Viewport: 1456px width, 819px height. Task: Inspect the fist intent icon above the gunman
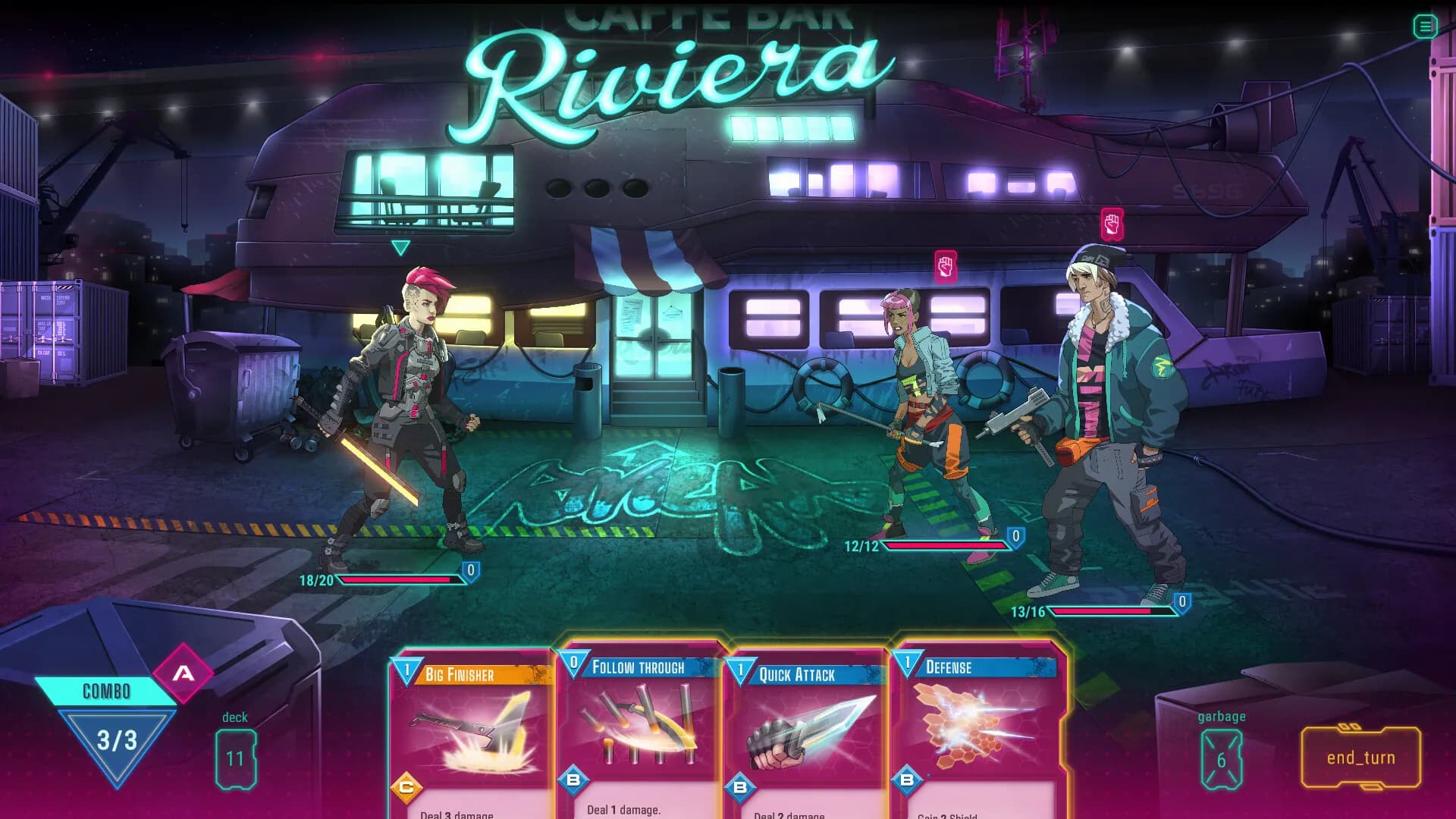1112,224
